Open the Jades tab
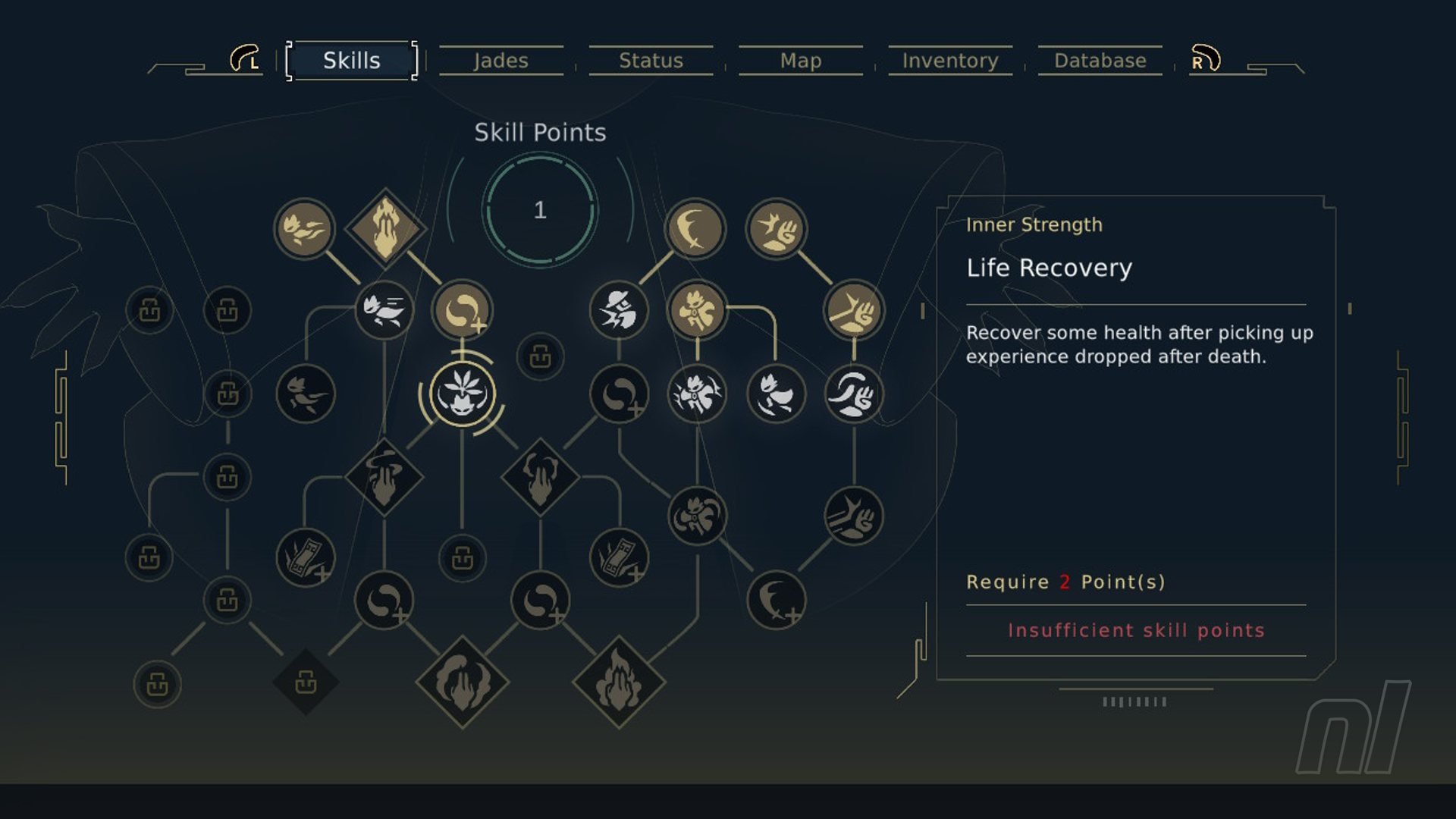The image size is (1456, 819). coord(500,61)
